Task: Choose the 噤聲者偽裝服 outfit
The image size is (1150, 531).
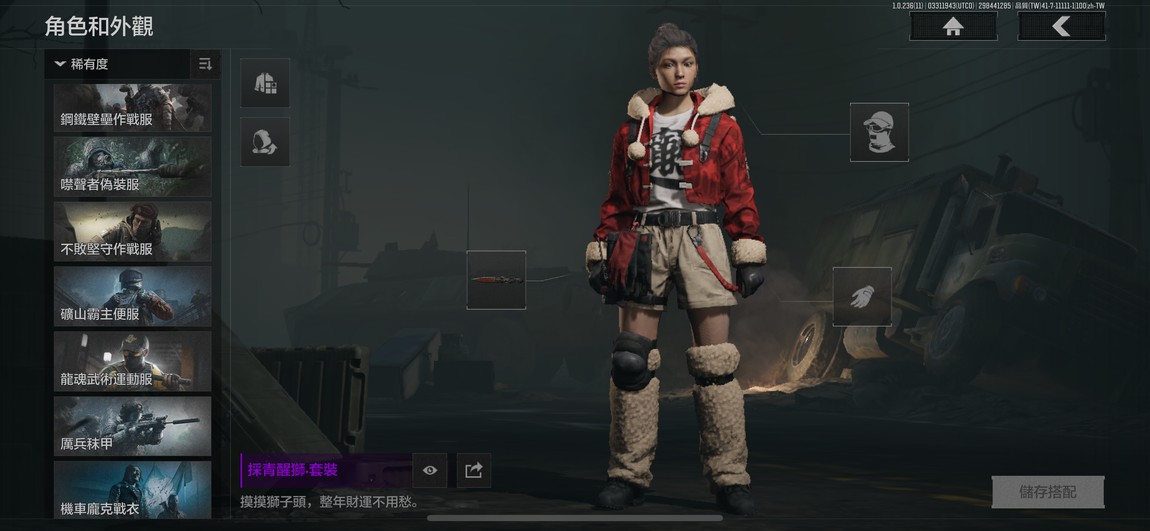Action: click(132, 167)
